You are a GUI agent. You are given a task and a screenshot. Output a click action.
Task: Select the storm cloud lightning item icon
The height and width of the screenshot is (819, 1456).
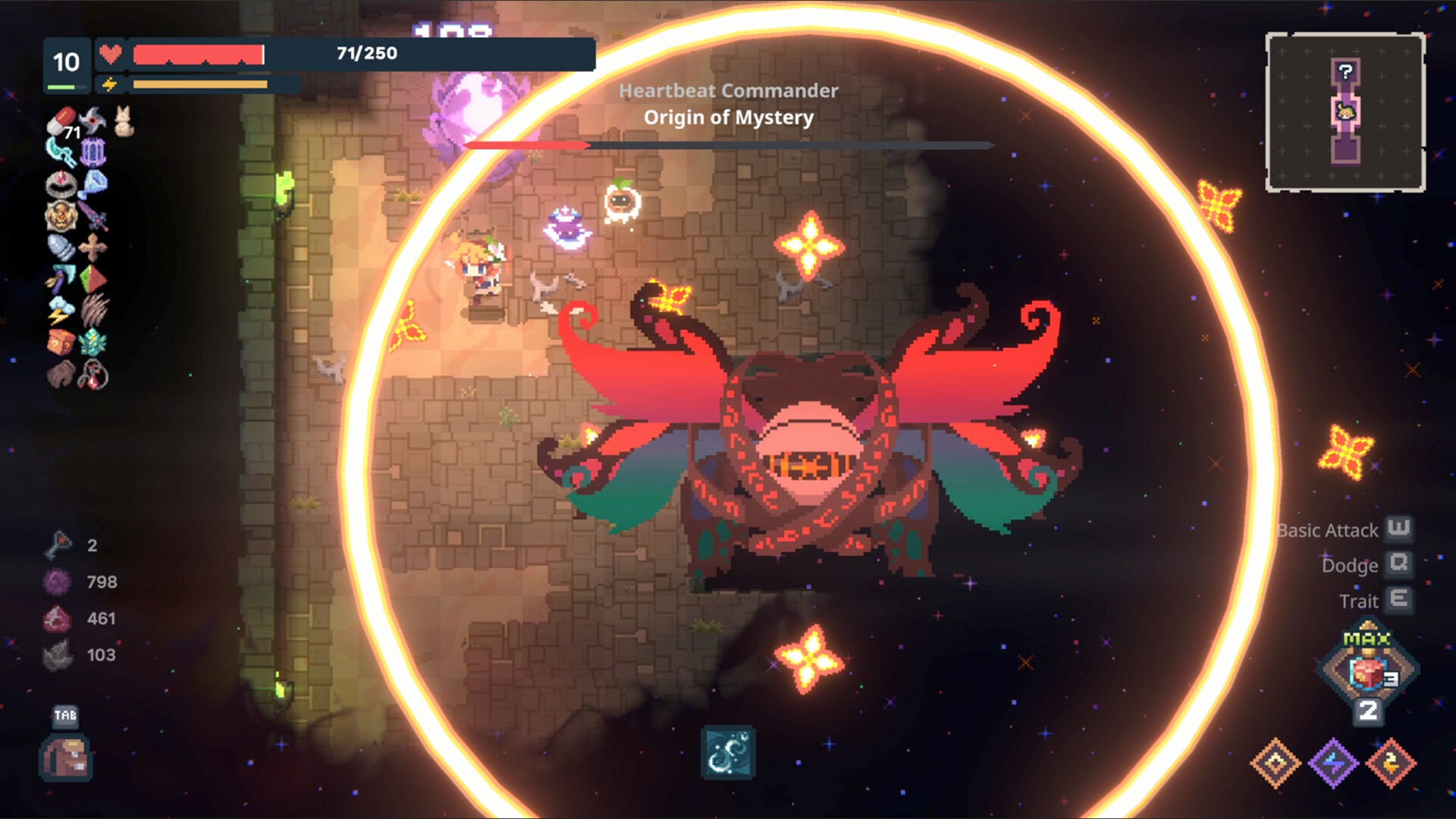61,311
